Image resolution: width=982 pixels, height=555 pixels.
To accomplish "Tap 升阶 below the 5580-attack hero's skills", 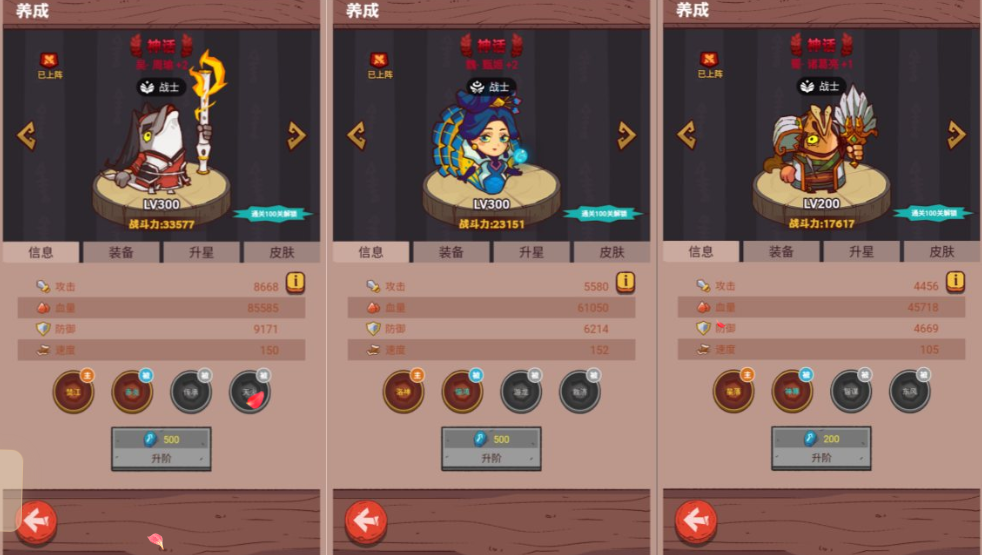I will 491,448.
